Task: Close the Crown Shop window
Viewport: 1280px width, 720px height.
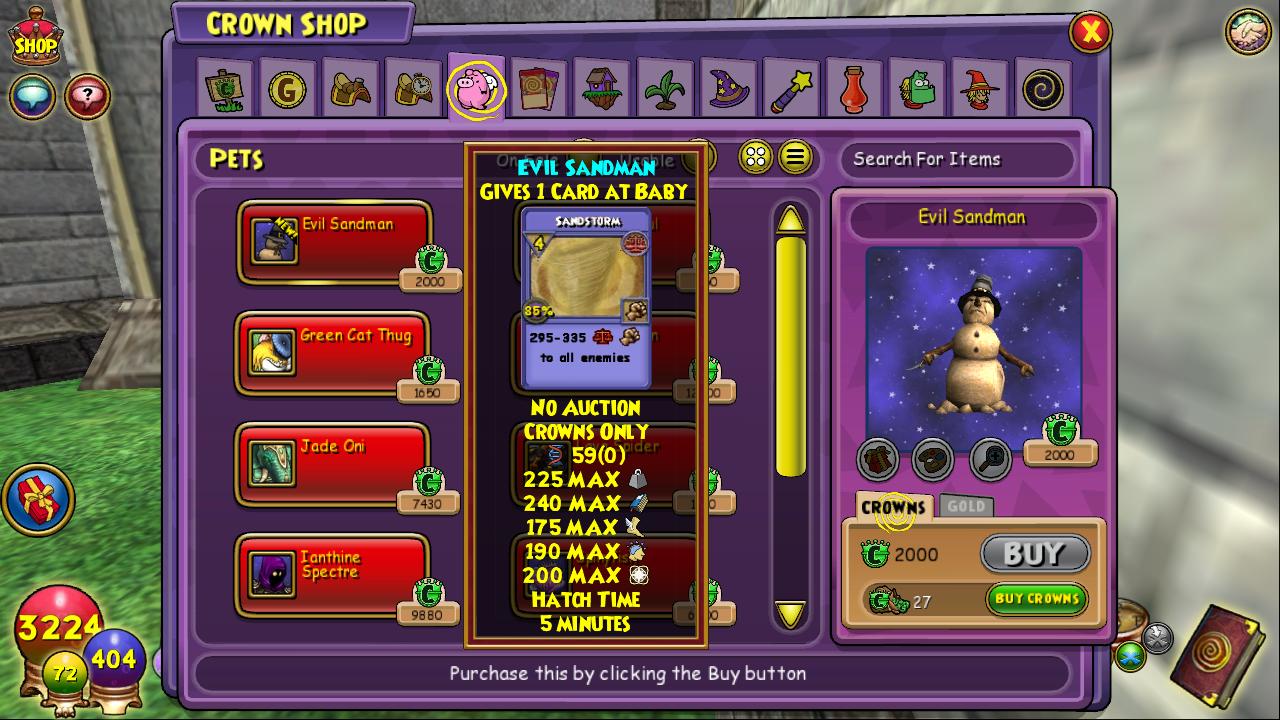Action: [x=1090, y=33]
